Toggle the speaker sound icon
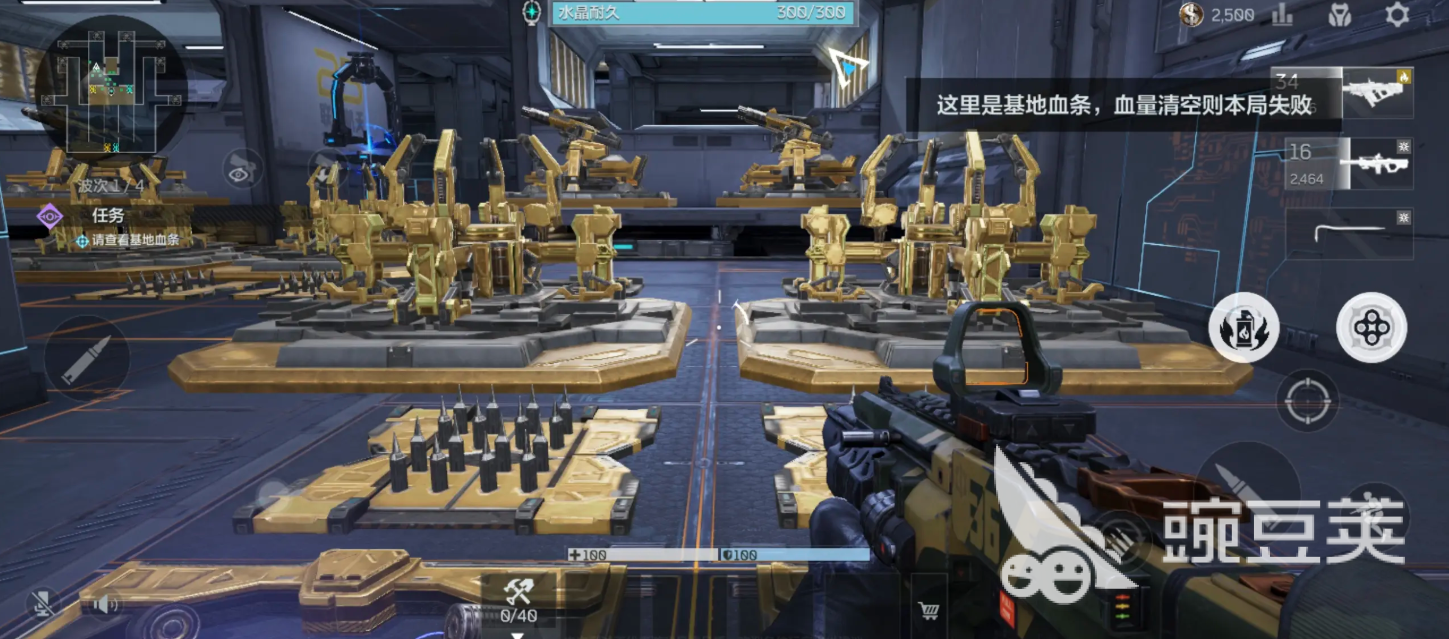This screenshot has width=1449, height=639. 105,603
